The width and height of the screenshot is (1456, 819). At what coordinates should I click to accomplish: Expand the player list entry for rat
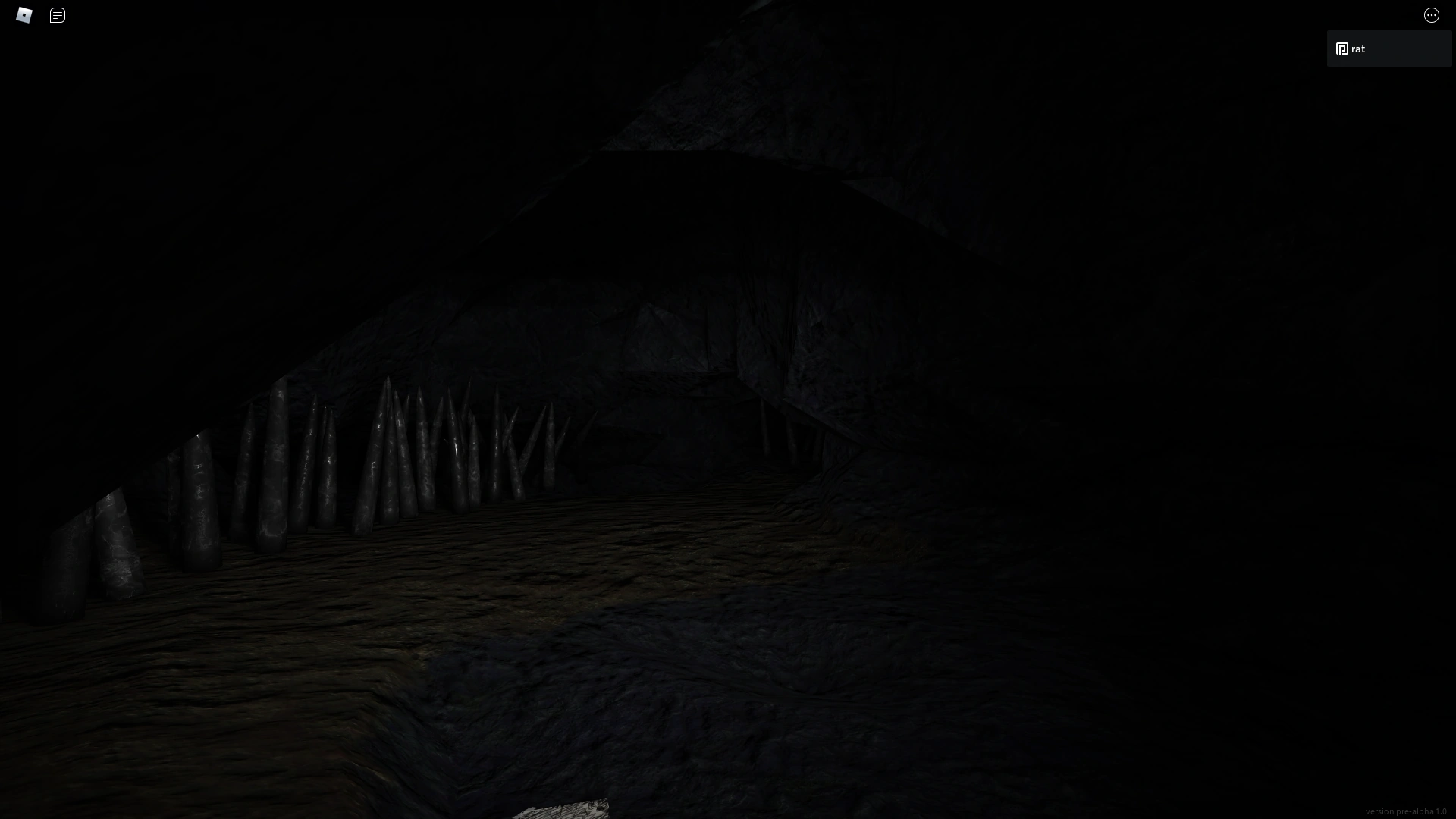click(1389, 48)
